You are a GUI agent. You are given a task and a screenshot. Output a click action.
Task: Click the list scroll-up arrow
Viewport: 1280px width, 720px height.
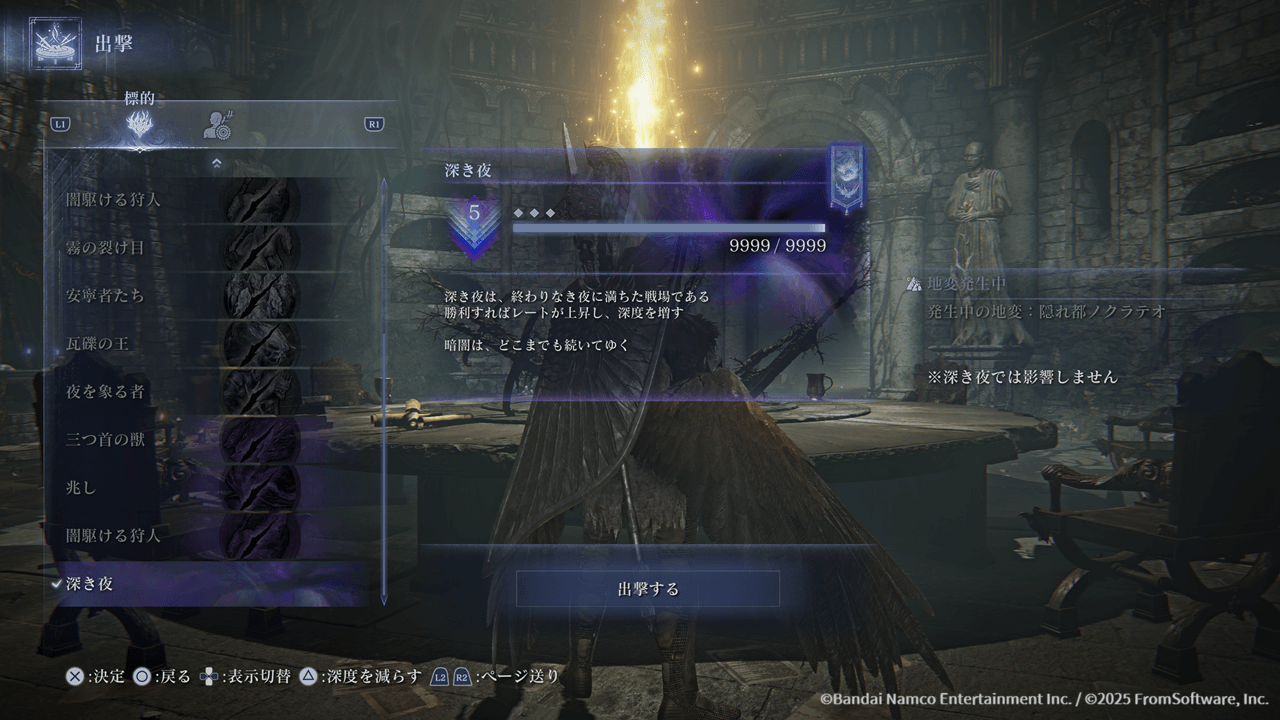(x=216, y=163)
